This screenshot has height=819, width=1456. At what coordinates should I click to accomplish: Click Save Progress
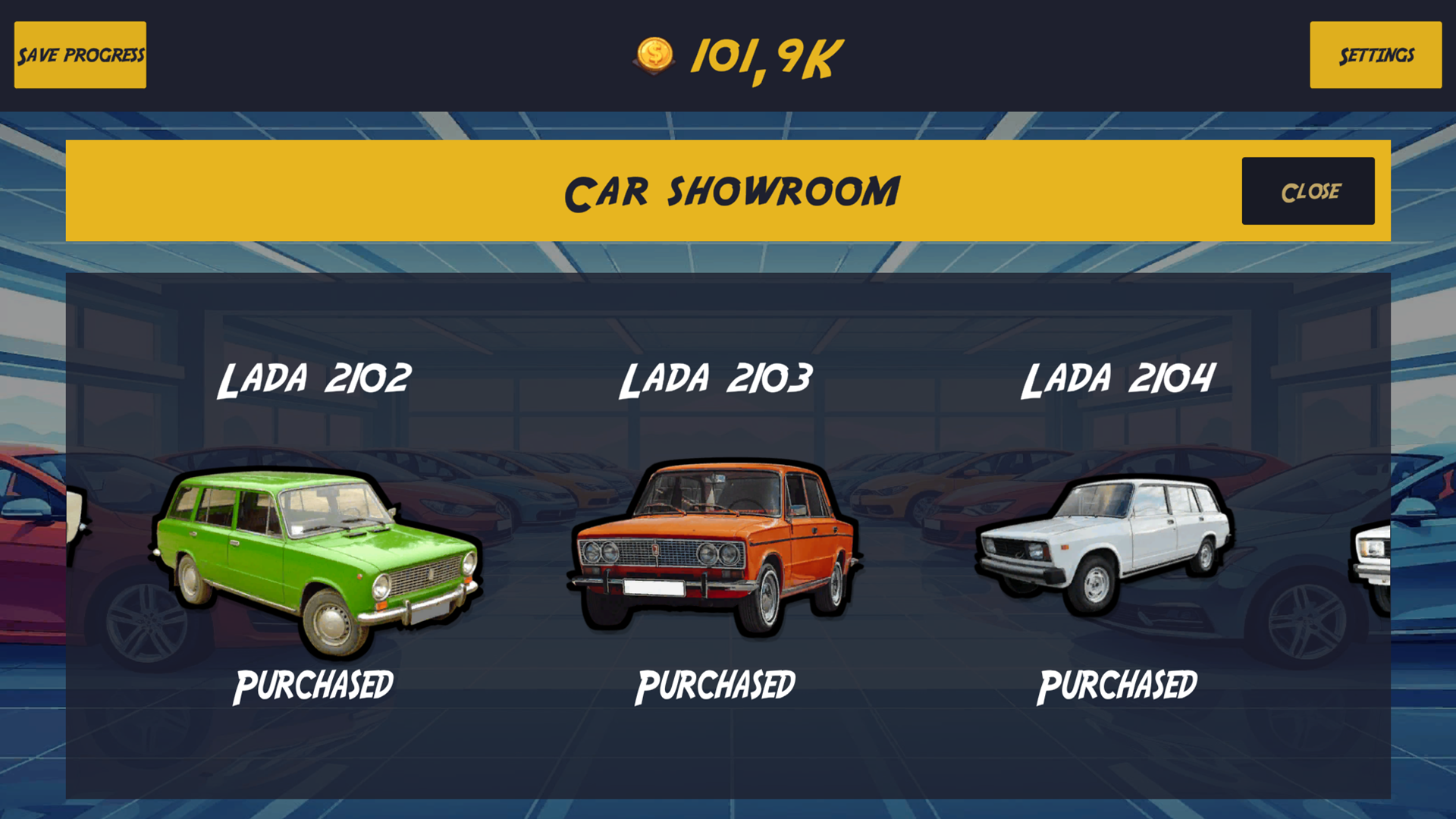coord(80,55)
